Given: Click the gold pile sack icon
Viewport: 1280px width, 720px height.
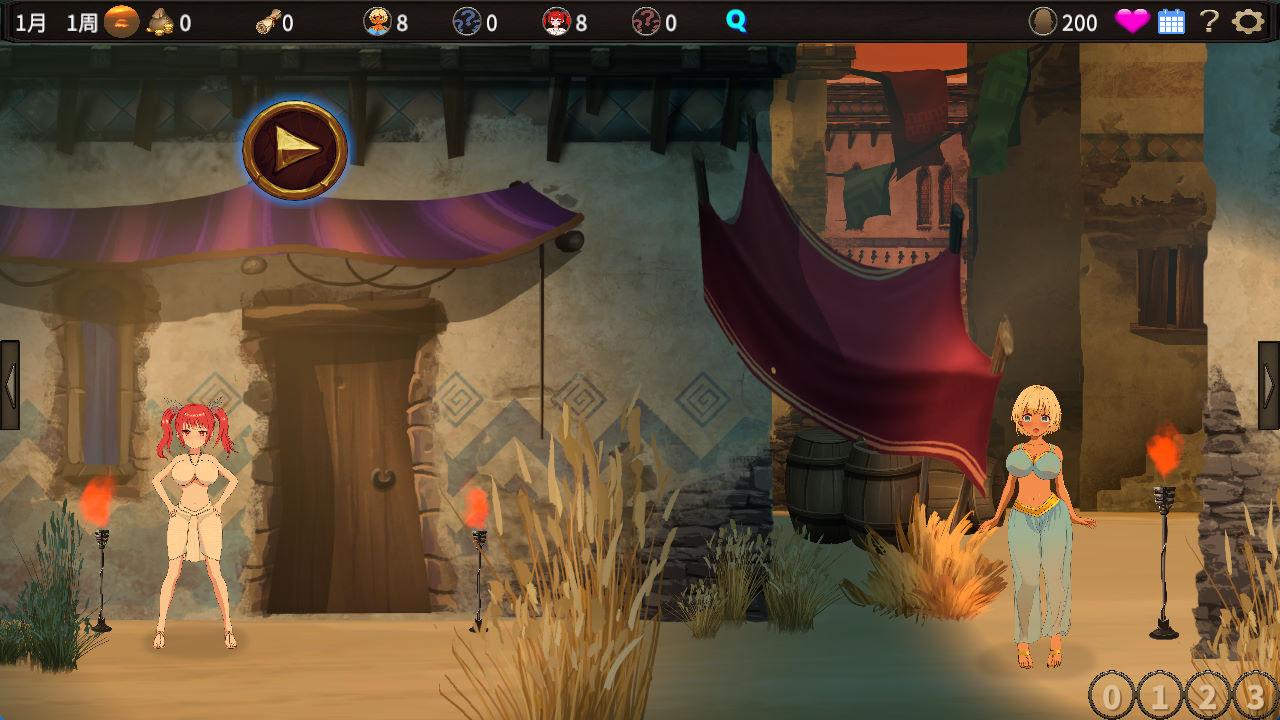Looking at the screenshot, I should (x=160, y=22).
